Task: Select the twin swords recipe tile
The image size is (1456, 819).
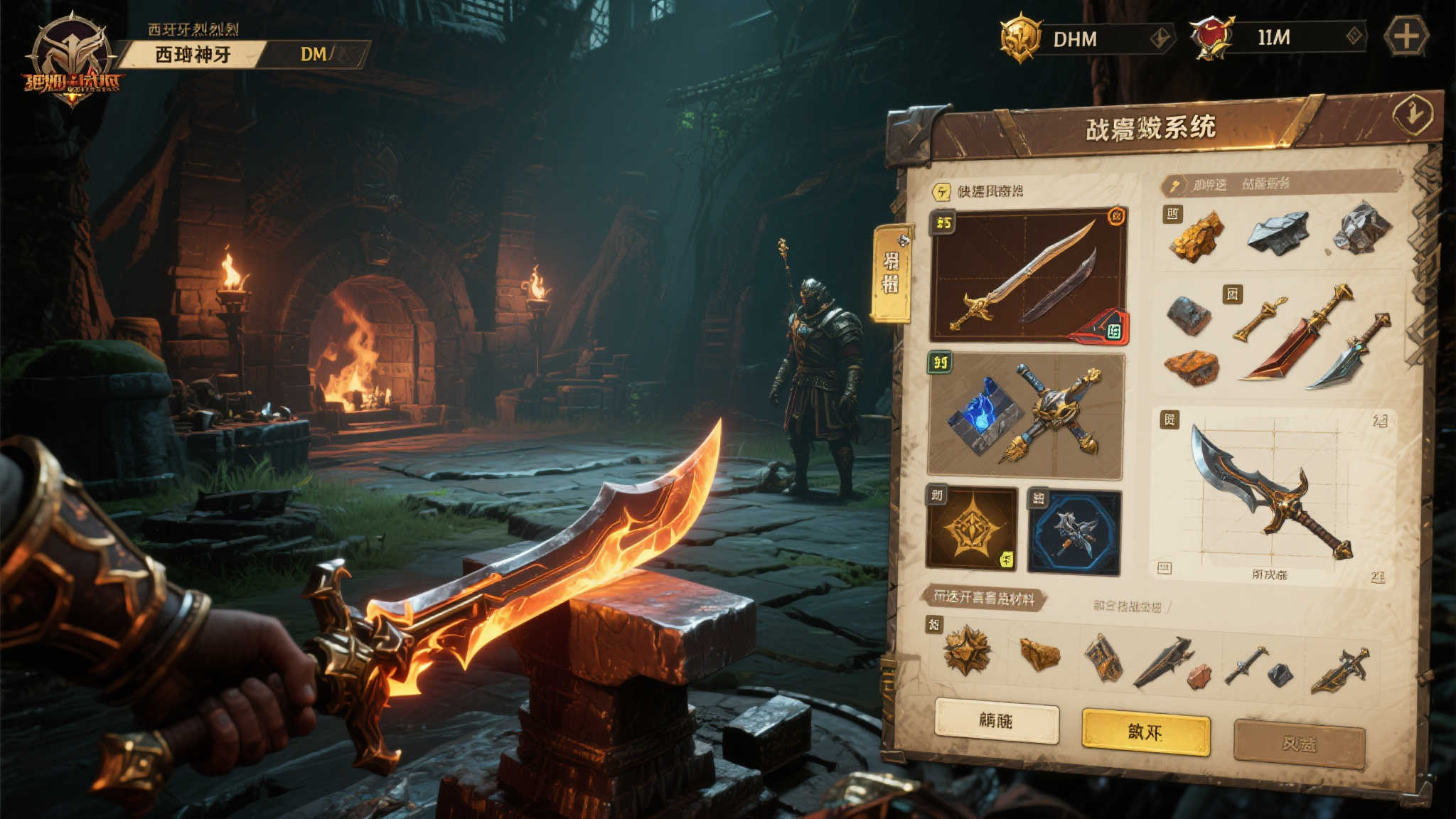Action: coord(1028,275)
